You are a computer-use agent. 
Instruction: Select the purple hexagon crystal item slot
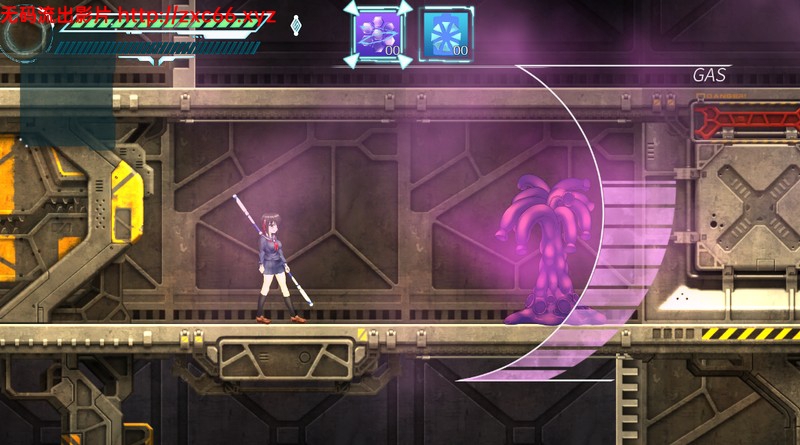(x=377, y=34)
